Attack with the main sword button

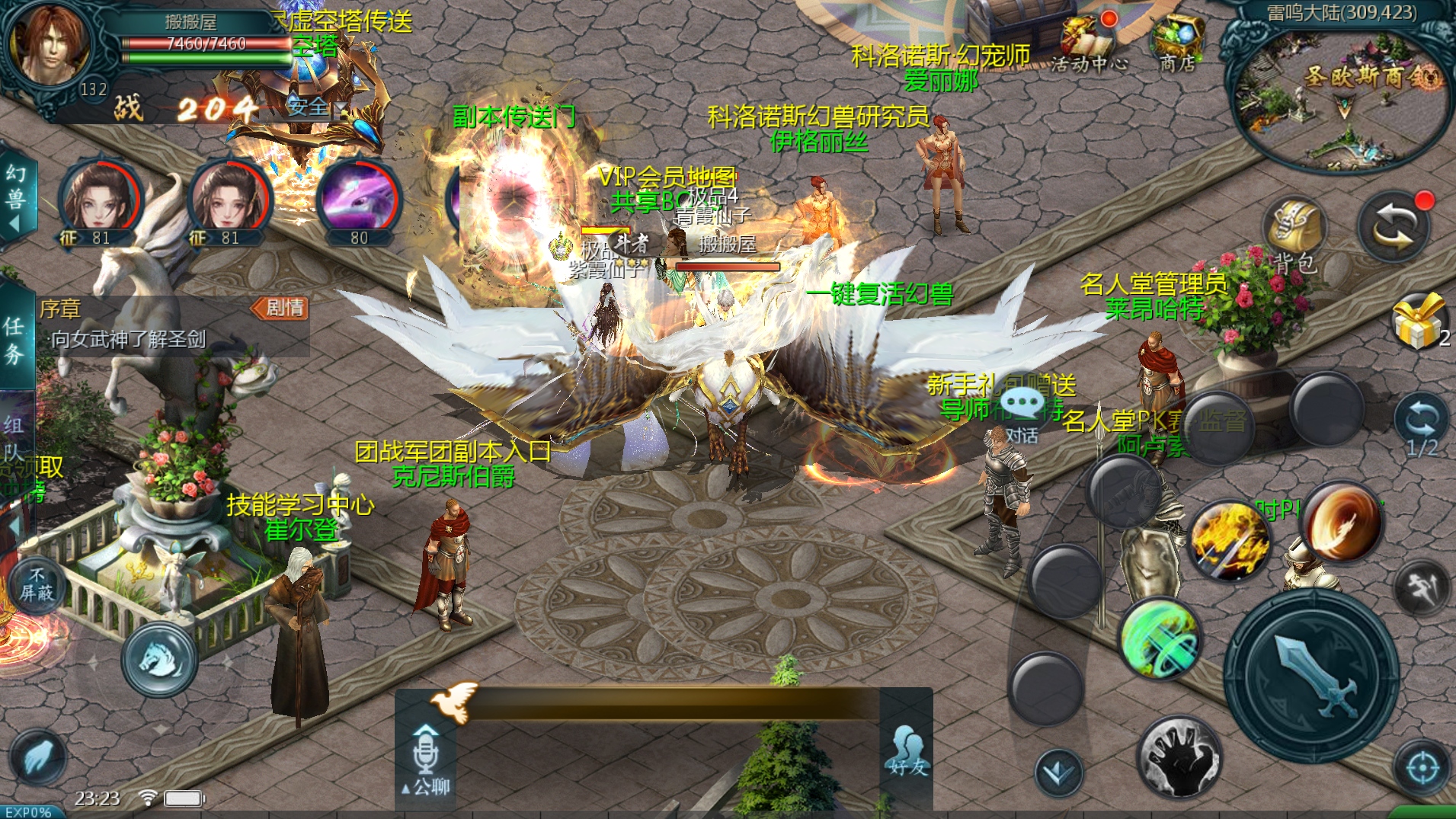tap(1311, 673)
